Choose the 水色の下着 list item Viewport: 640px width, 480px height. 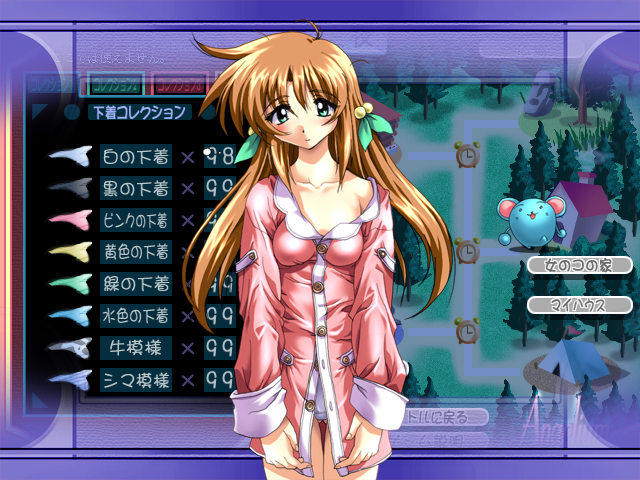point(136,316)
